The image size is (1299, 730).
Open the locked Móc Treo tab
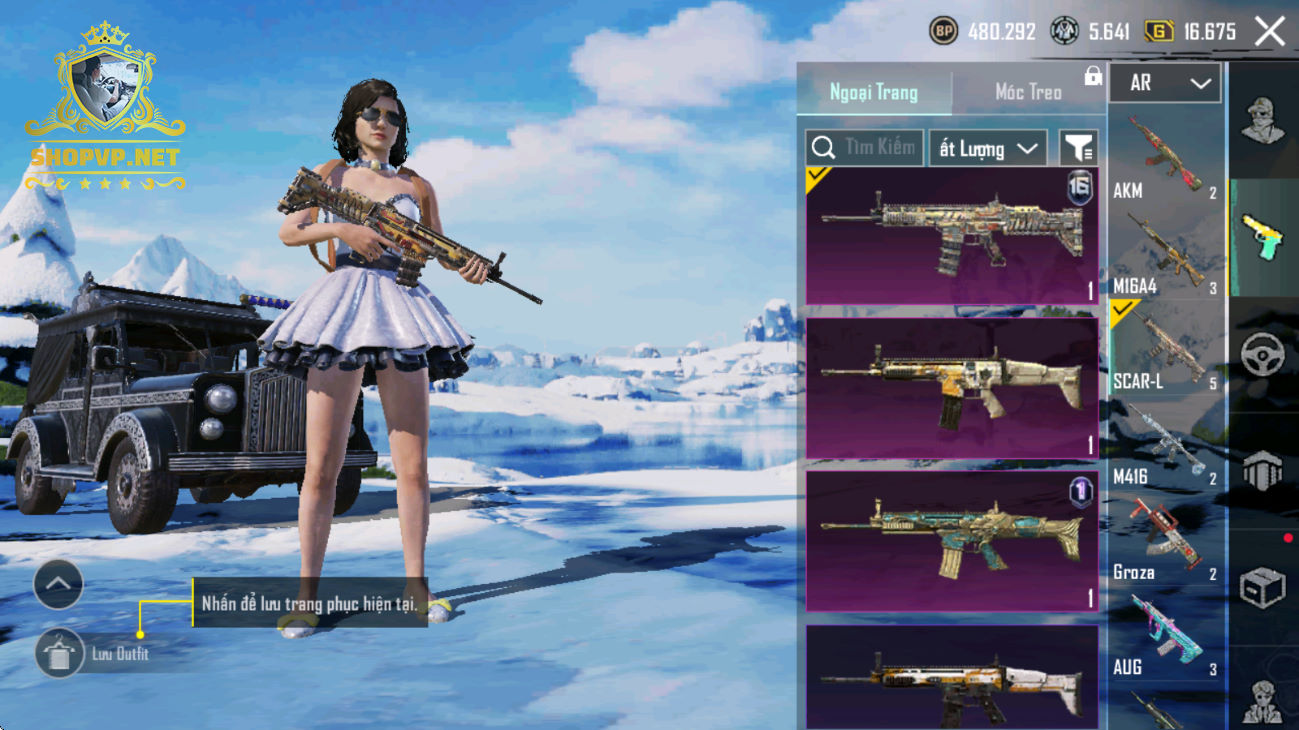pos(1029,92)
